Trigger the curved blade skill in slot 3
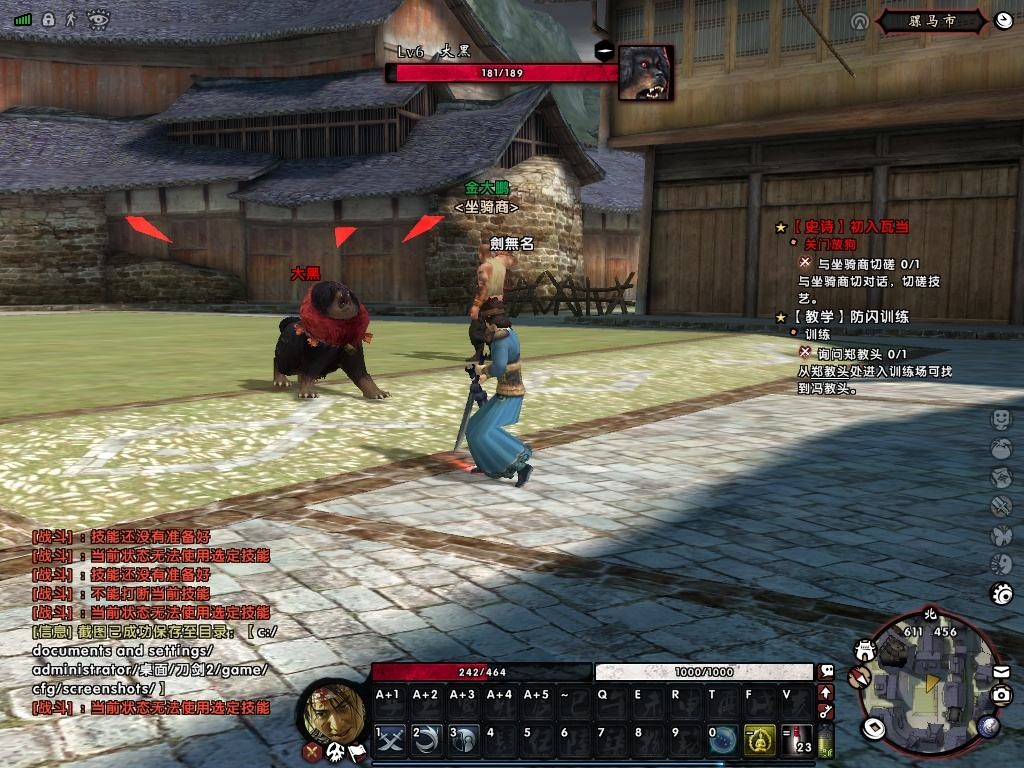The width and height of the screenshot is (1024, 768). (464, 739)
